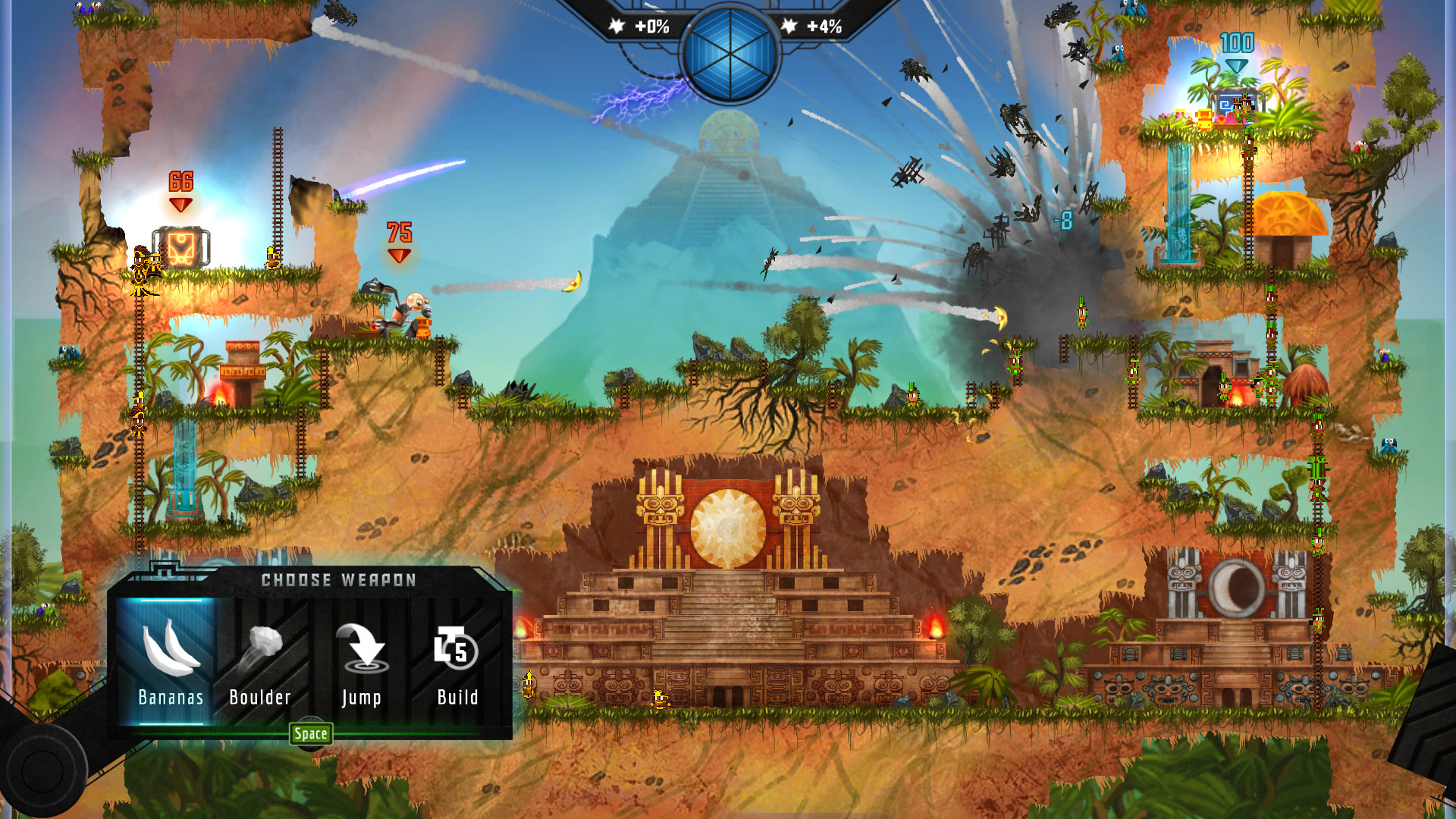Click the teal arrow beneath the 100 indicator
1456x819 pixels.
pyautogui.click(x=1235, y=66)
